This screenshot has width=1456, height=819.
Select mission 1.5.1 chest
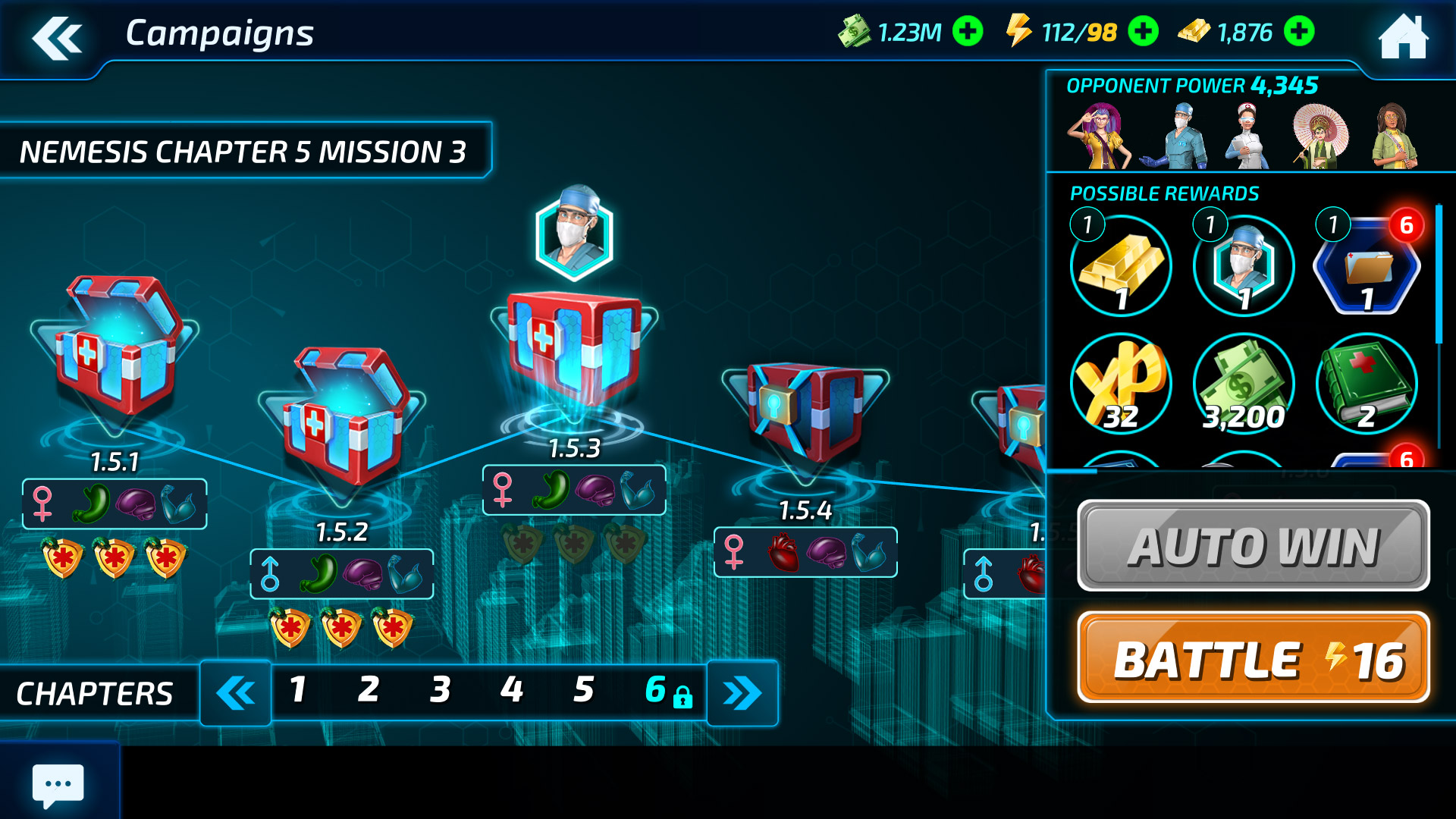coord(116,349)
